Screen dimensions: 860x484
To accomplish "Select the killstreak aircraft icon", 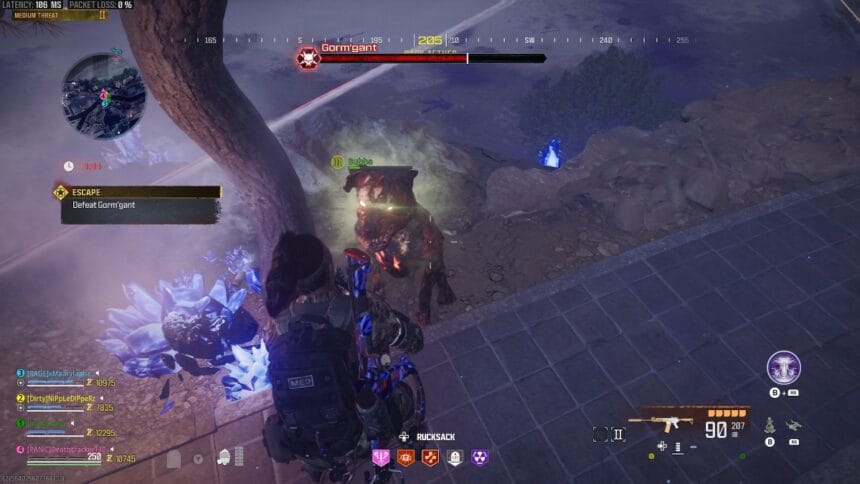I will (794, 426).
